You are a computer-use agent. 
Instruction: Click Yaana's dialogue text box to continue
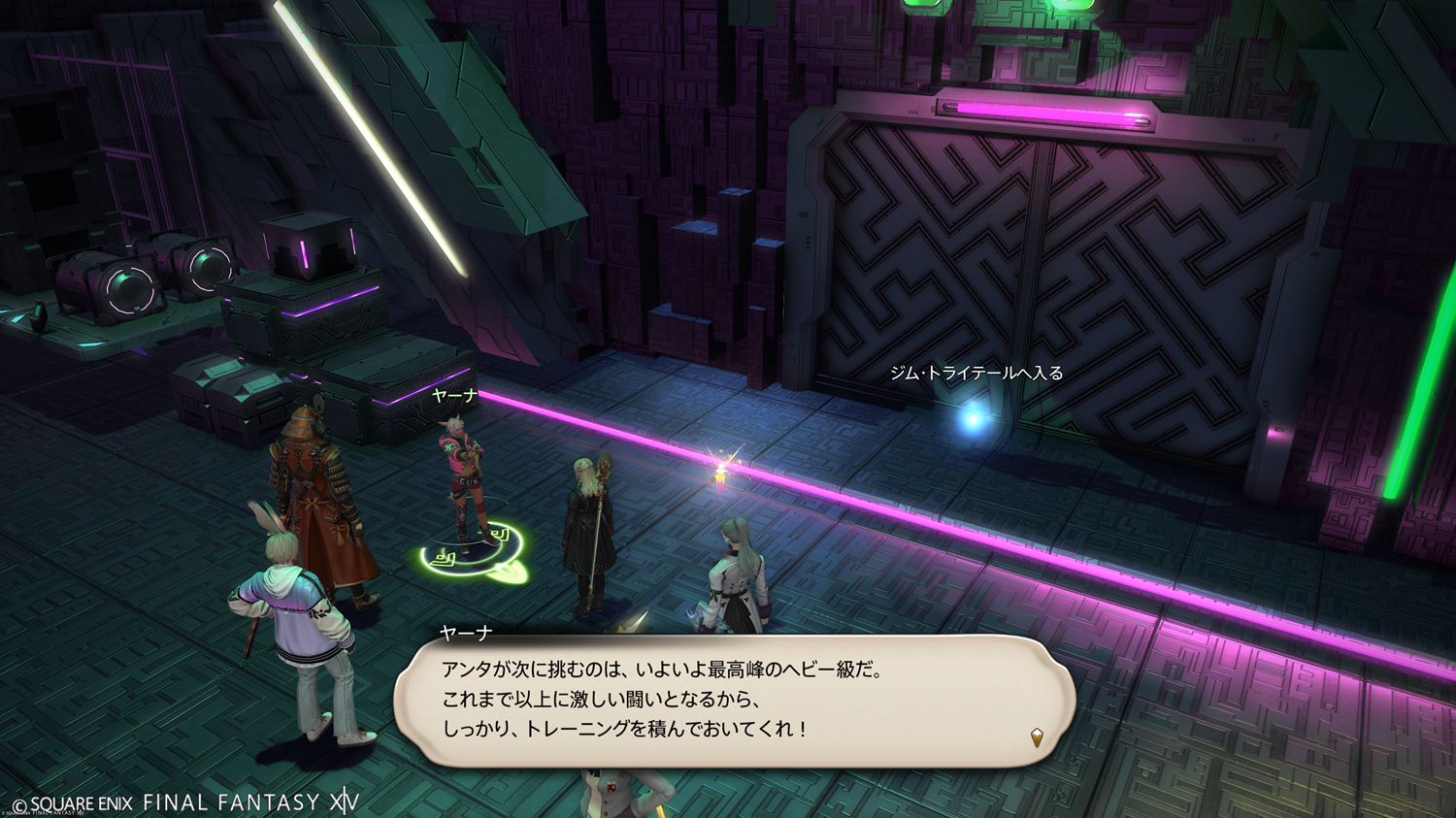point(734,701)
